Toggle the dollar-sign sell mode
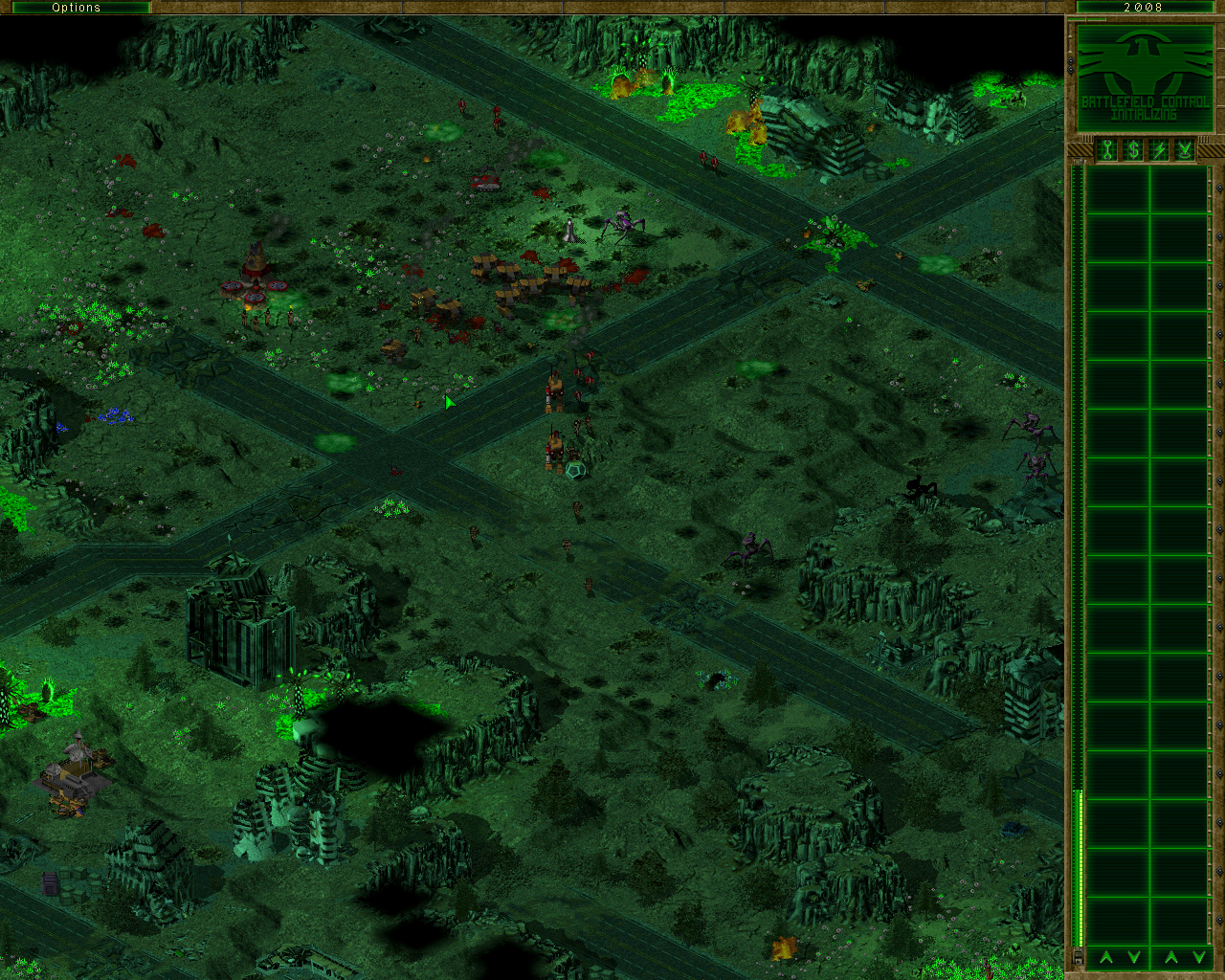1225x980 pixels. pos(1133,150)
